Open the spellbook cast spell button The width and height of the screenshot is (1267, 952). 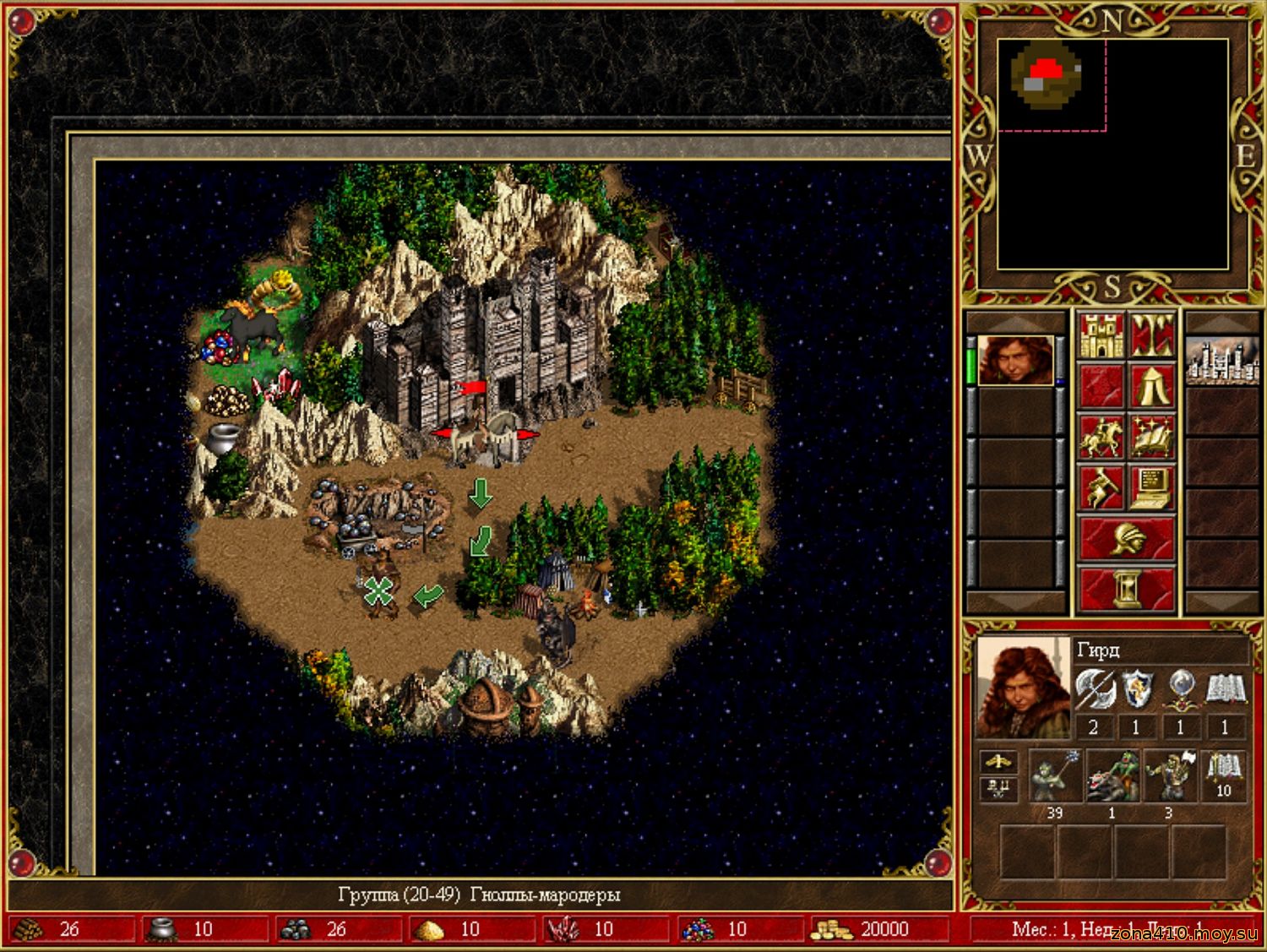(x=1152, y=437)
